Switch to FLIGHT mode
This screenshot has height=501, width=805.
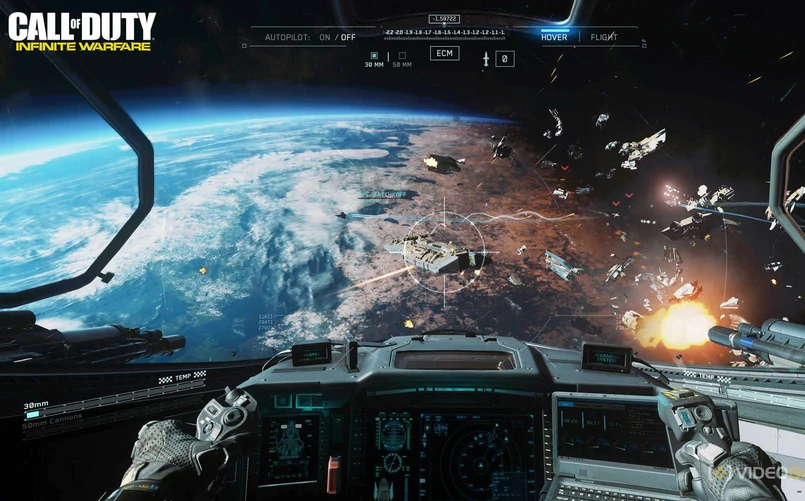coord(604,37)
